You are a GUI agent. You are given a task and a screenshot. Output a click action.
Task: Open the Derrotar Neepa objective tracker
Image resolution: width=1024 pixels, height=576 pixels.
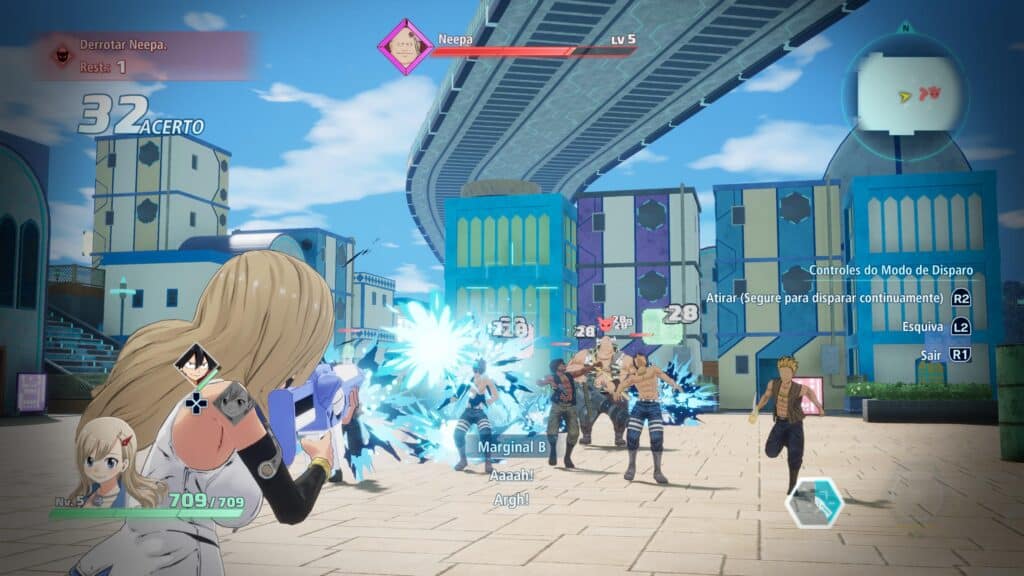pyautogui.click(x=143, y=55)
